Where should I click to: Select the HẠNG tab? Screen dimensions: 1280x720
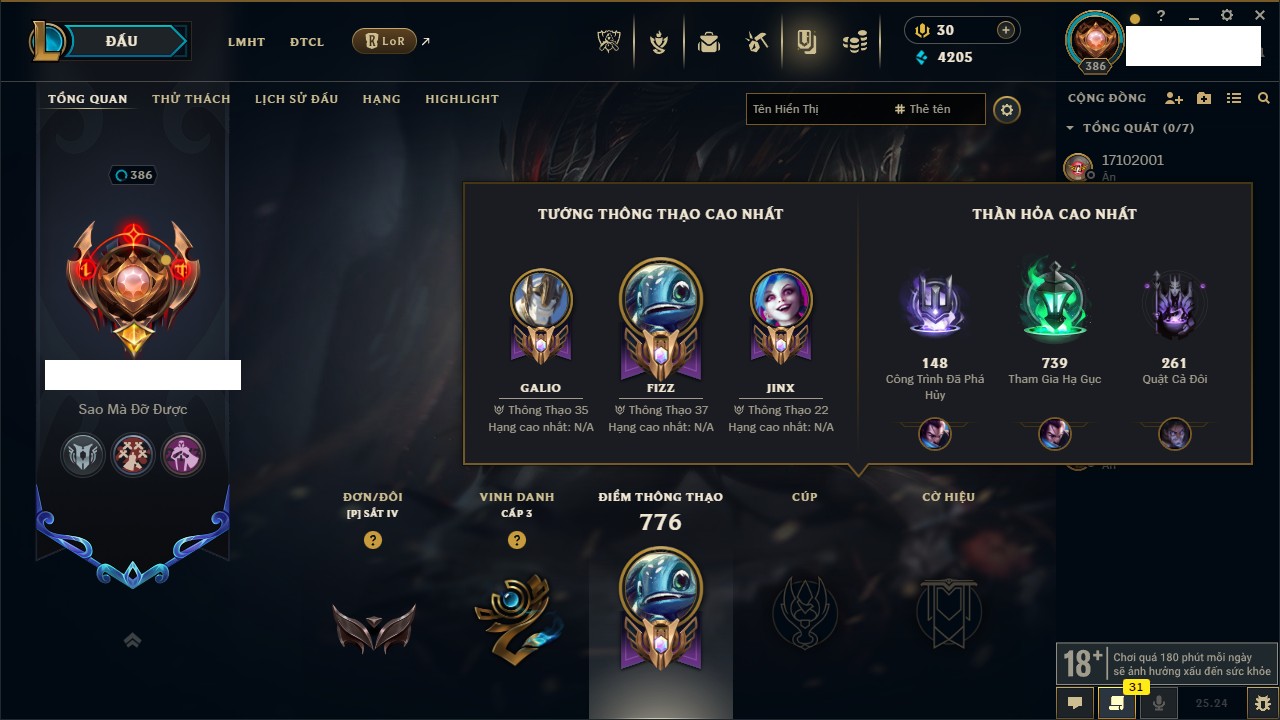pyautogui.click(x=381, y=99)
